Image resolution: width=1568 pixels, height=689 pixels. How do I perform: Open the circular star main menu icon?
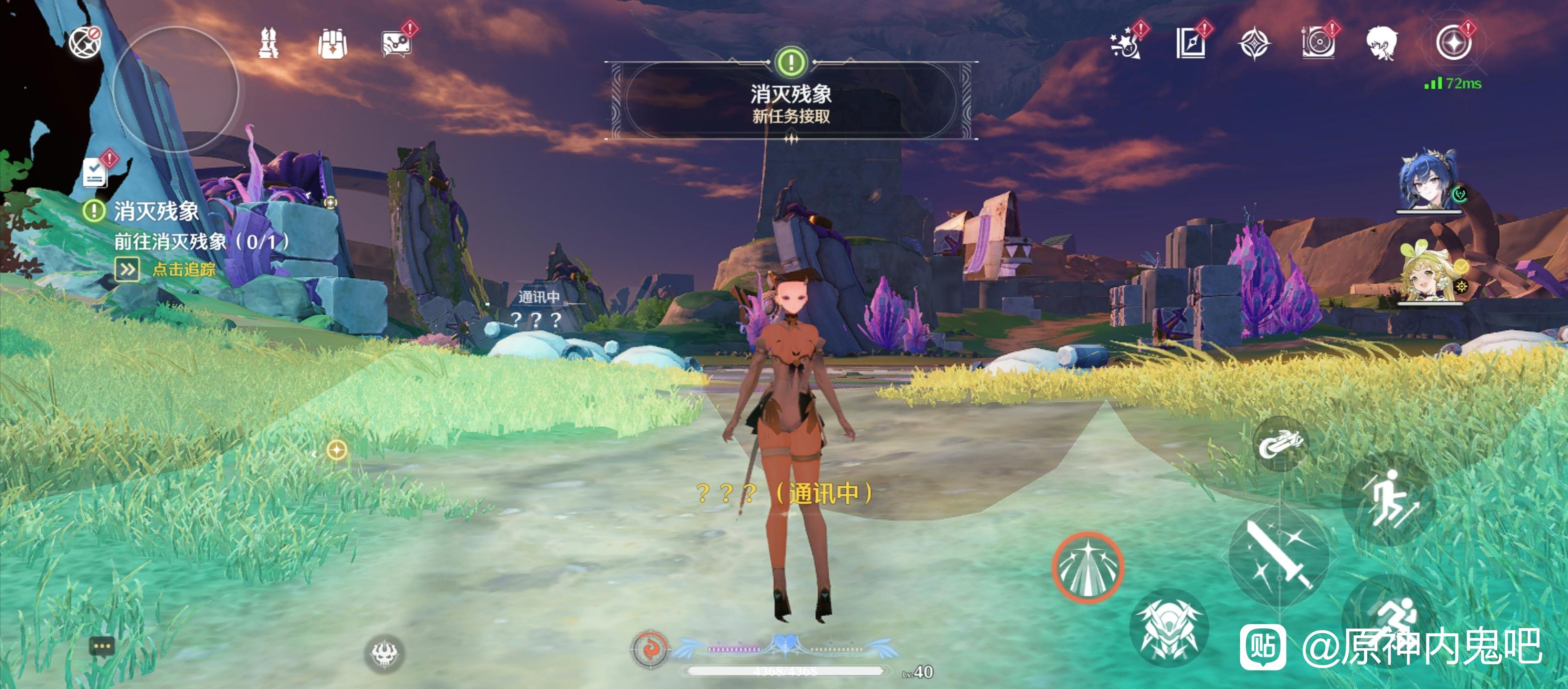(1453, 44)
